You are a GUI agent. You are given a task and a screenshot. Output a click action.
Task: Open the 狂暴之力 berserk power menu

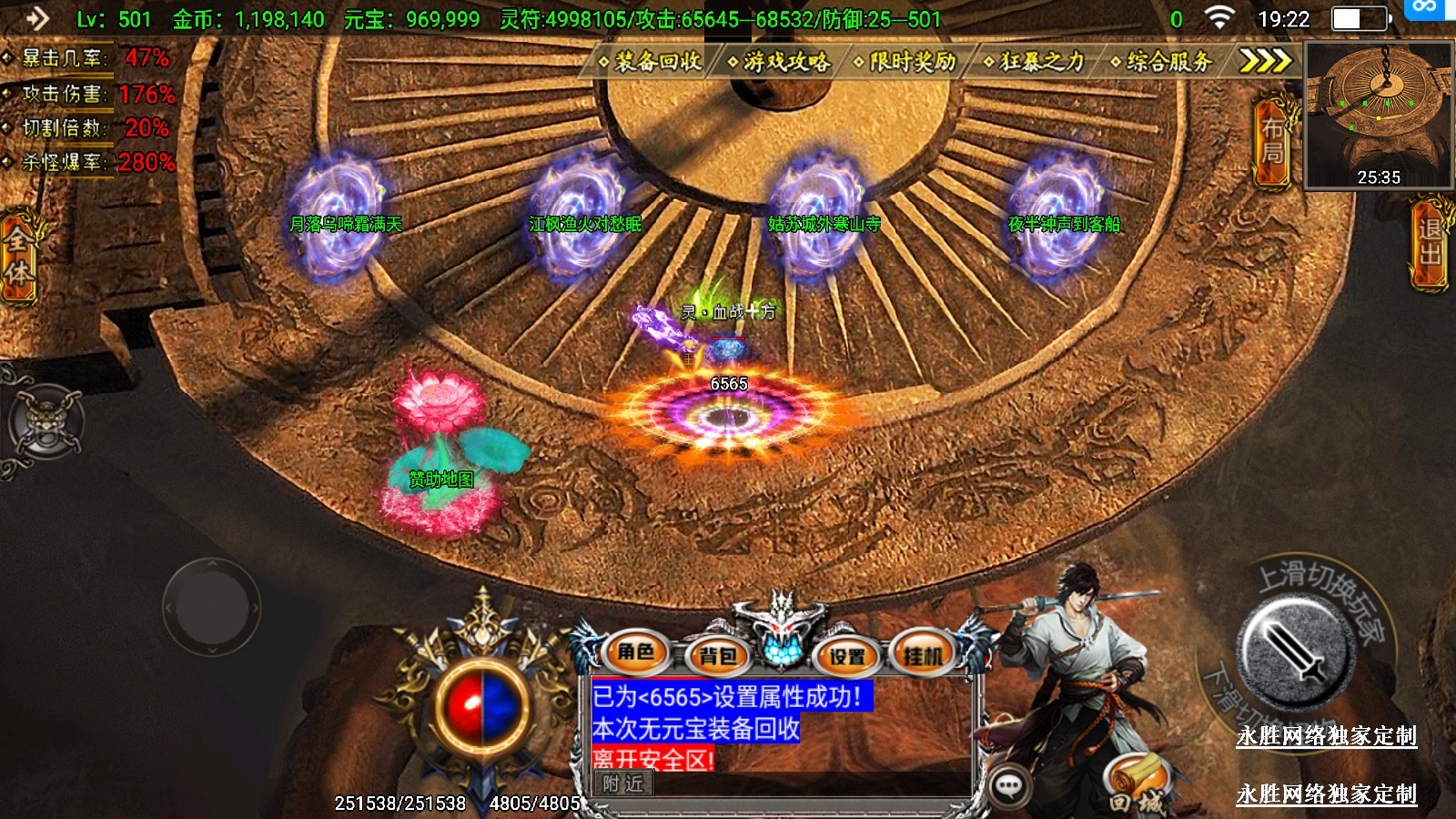[1035, 61]
